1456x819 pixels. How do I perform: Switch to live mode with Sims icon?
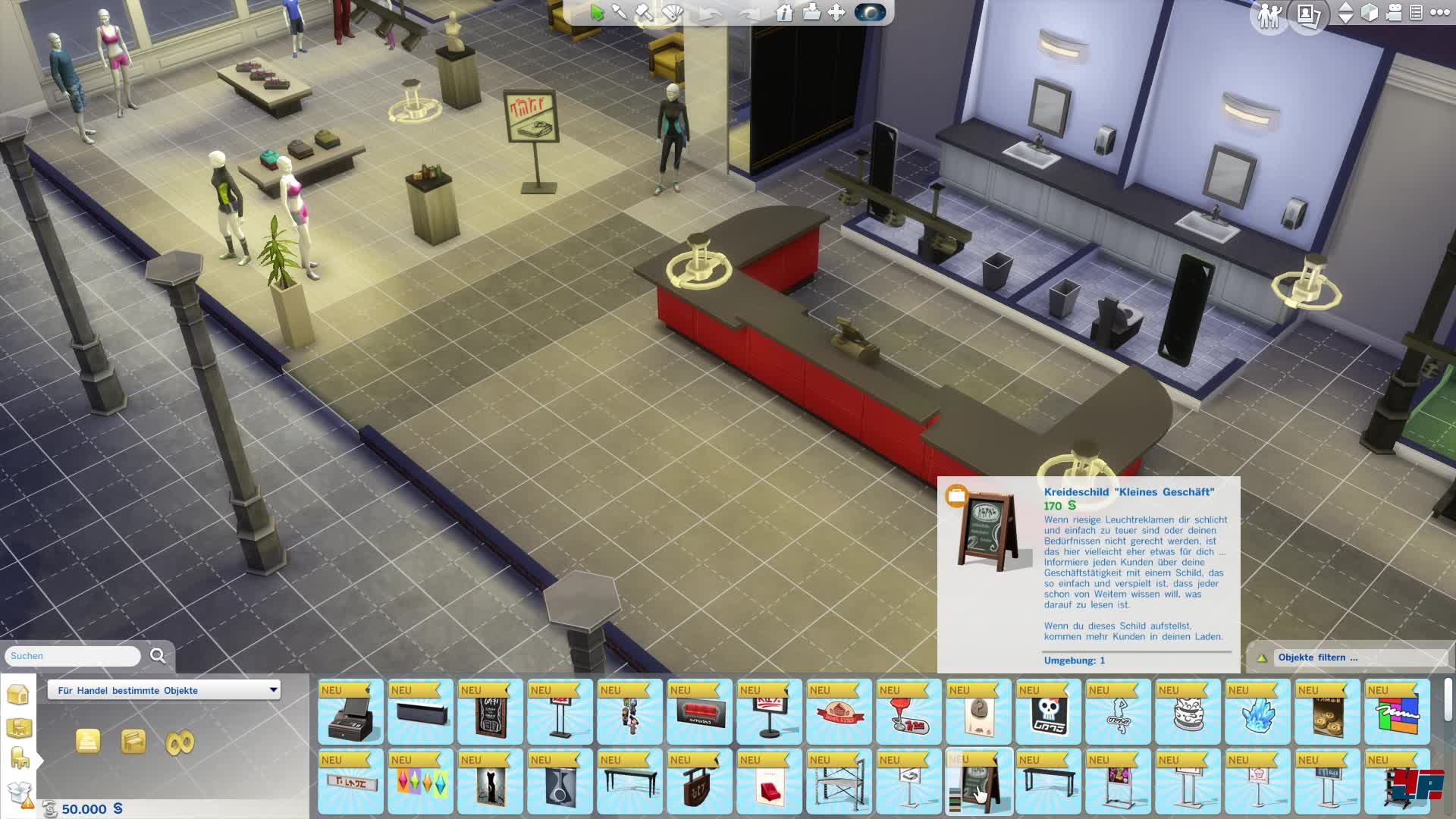pos(1269,15)
